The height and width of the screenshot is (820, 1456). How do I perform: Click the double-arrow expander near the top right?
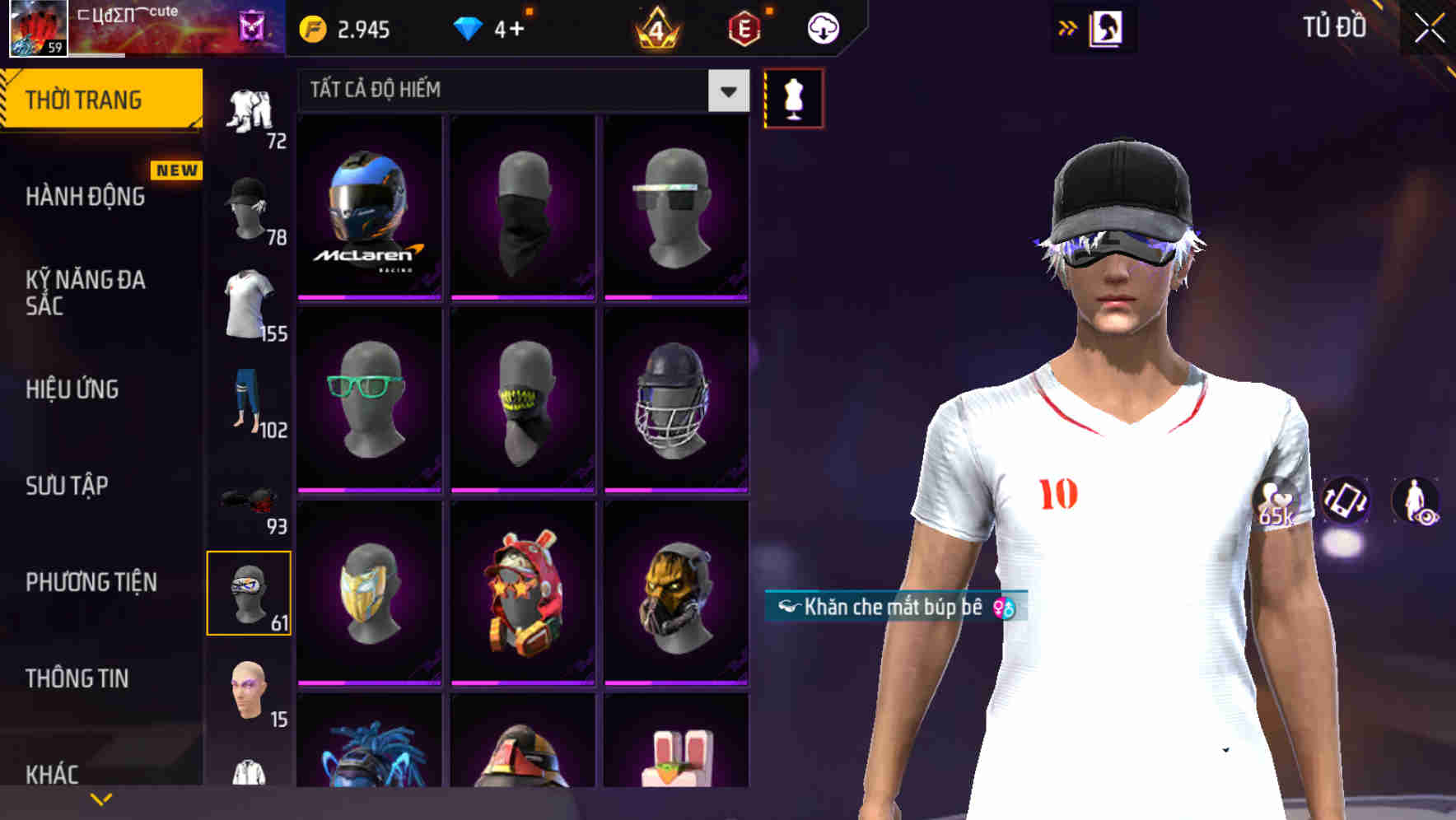pyautogui.click(x=1067, y=27)
